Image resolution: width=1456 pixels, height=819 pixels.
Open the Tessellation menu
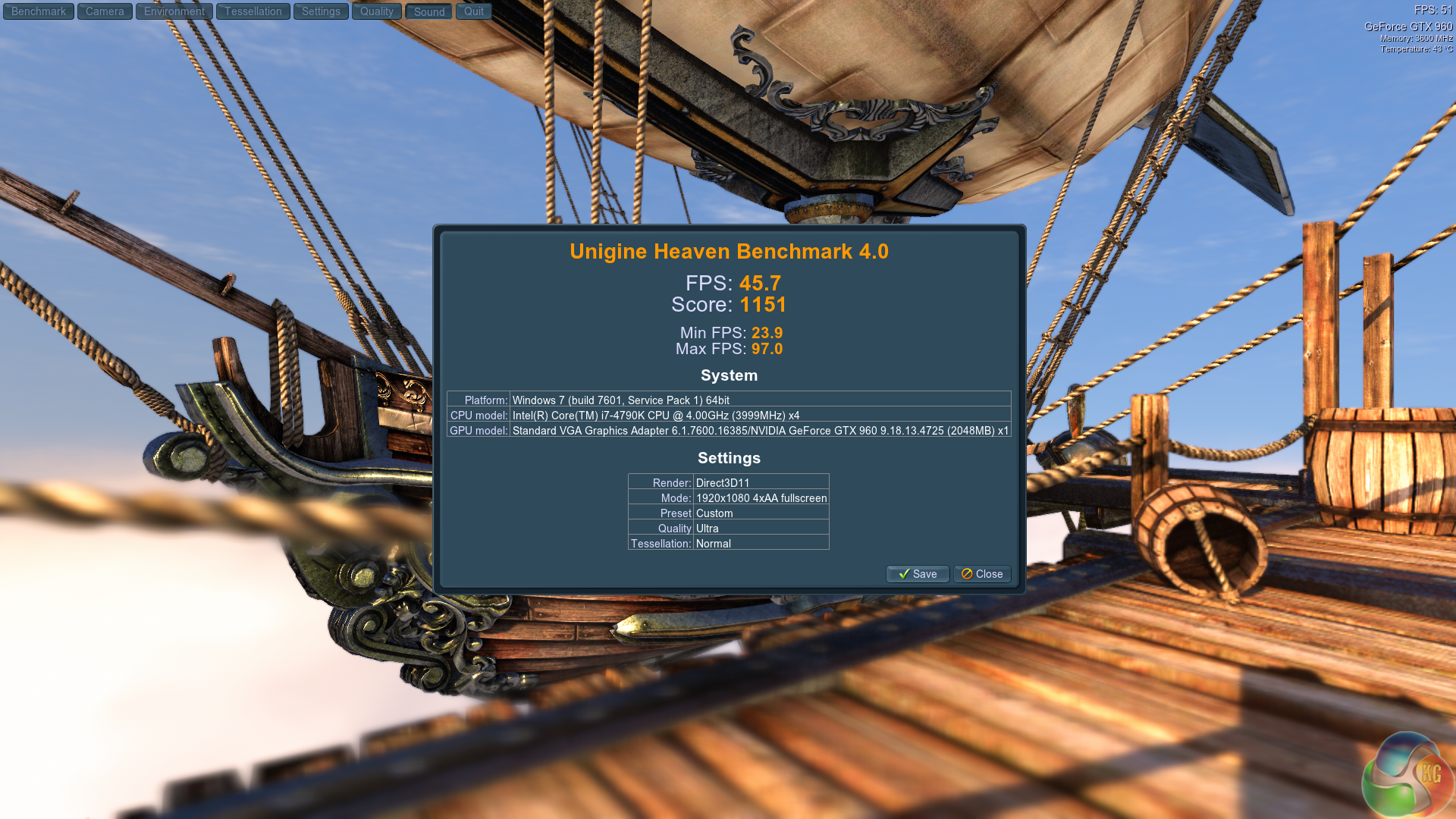pyautogui.click(x=253, y=11)
